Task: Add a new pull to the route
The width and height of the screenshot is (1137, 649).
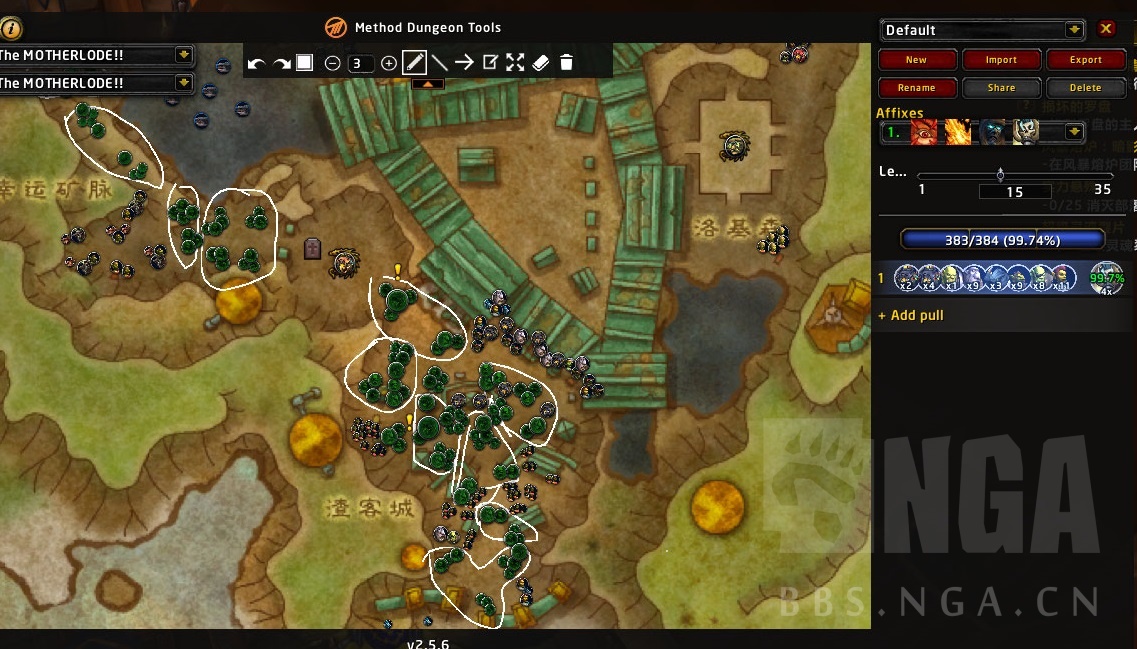Action: pos(910,315)
